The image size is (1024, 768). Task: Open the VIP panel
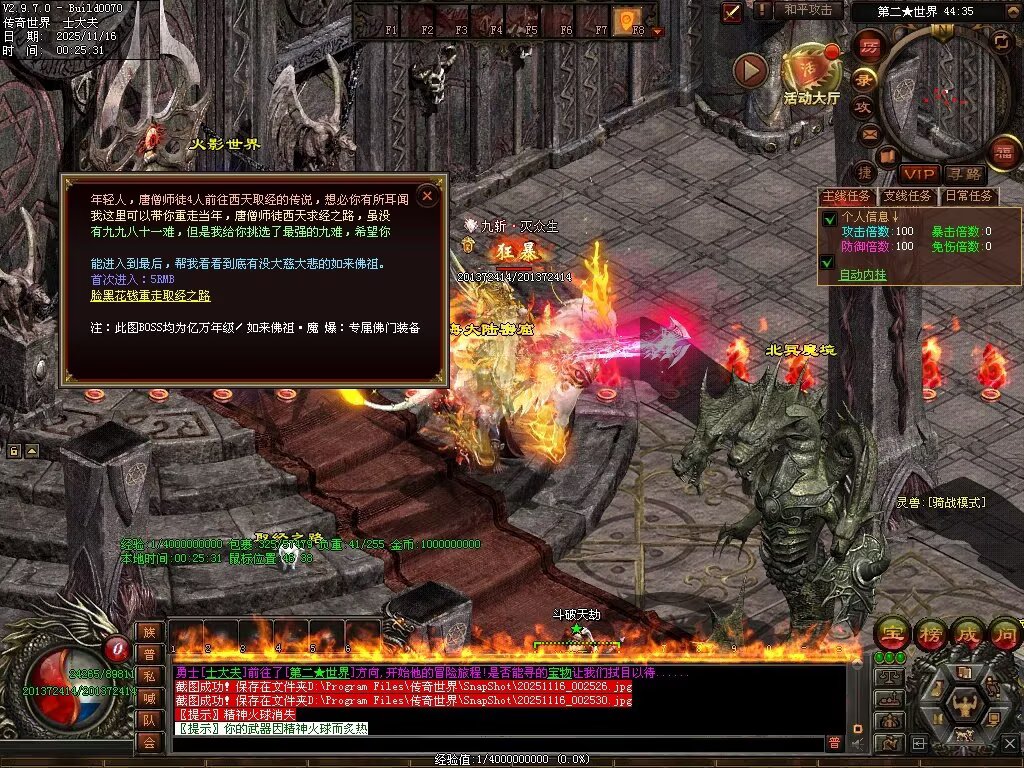[x=917, y=174]
